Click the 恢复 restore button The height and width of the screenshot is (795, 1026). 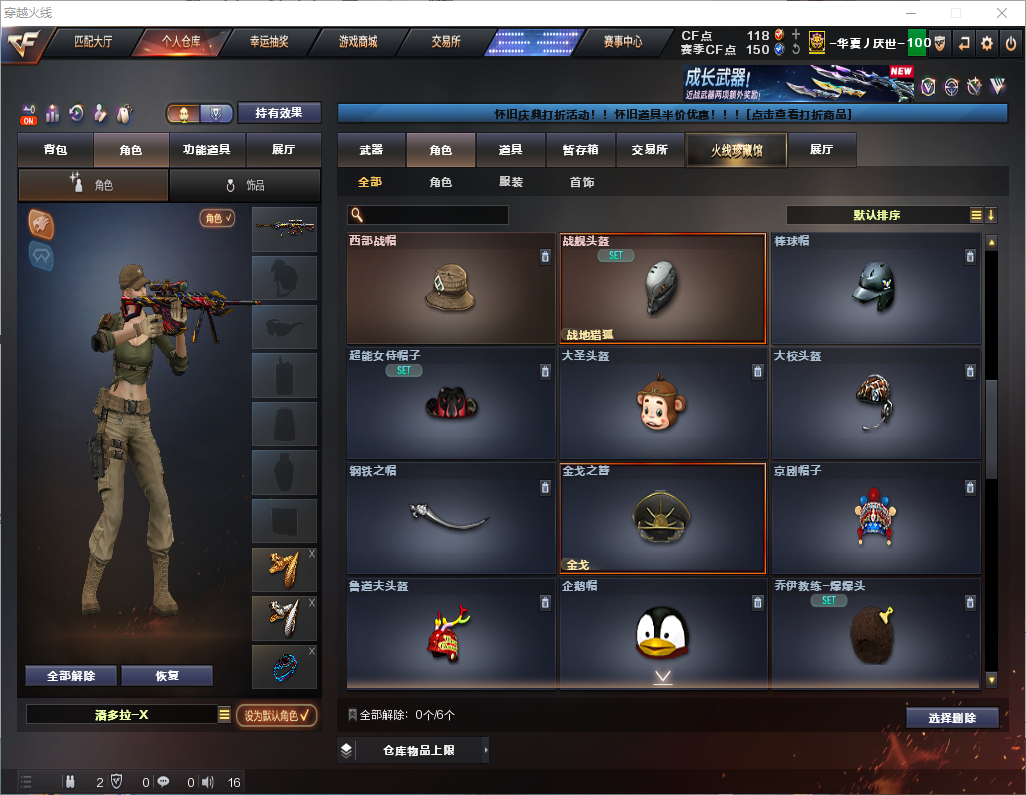click(x=167, y=675)
